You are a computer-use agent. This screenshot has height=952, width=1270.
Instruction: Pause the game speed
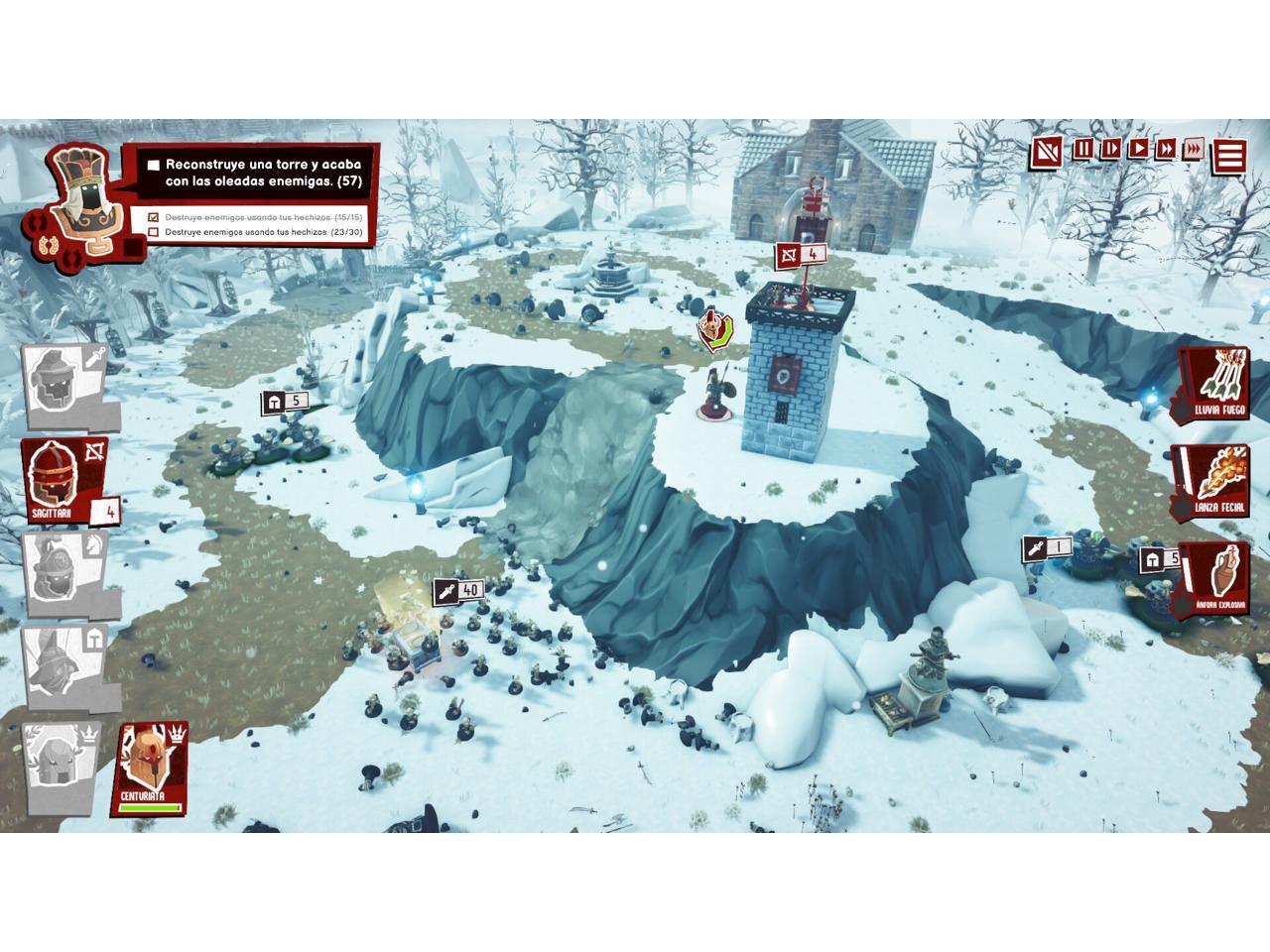pos(1083,149)
